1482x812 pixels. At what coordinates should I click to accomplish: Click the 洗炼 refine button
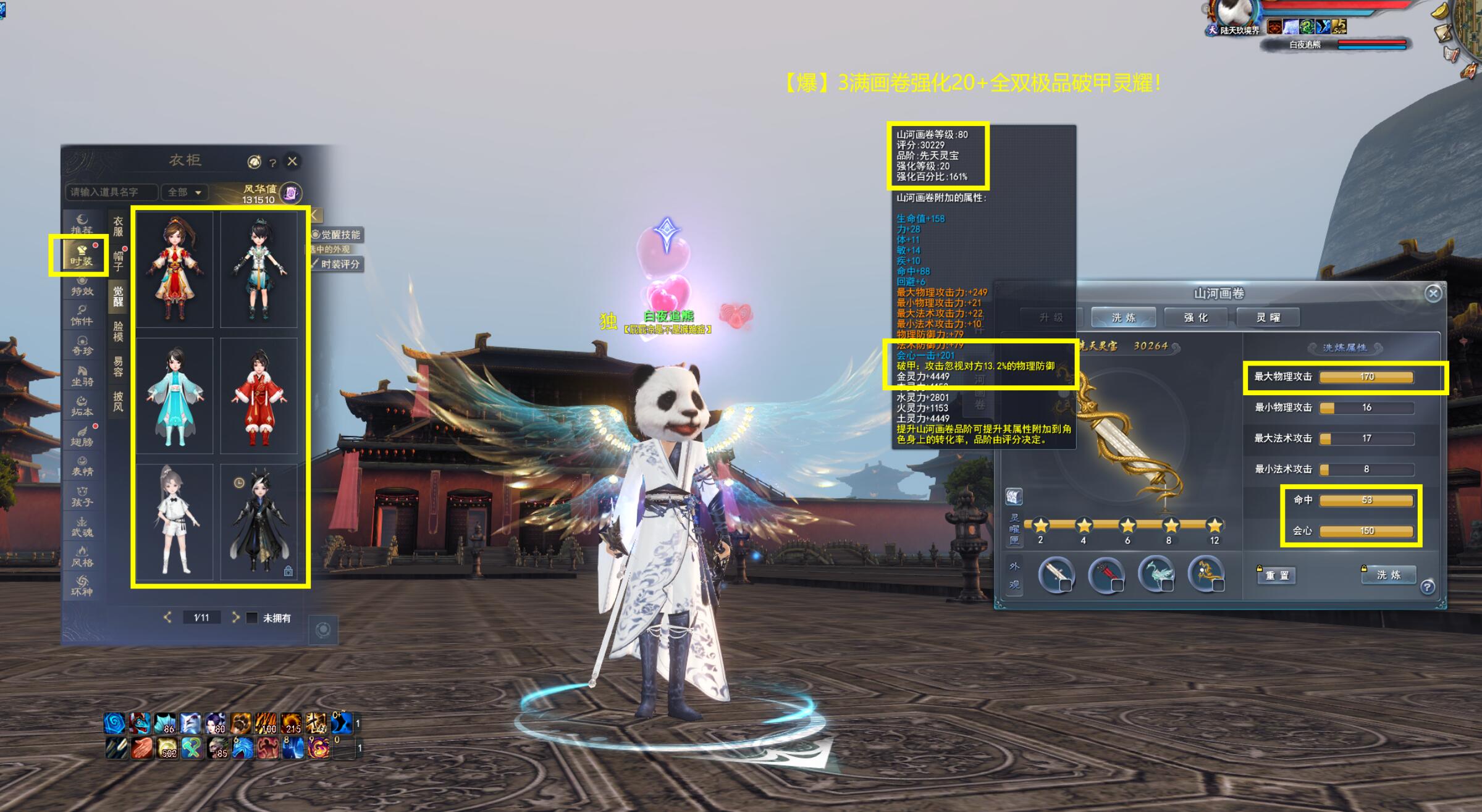pos(1388,575)
